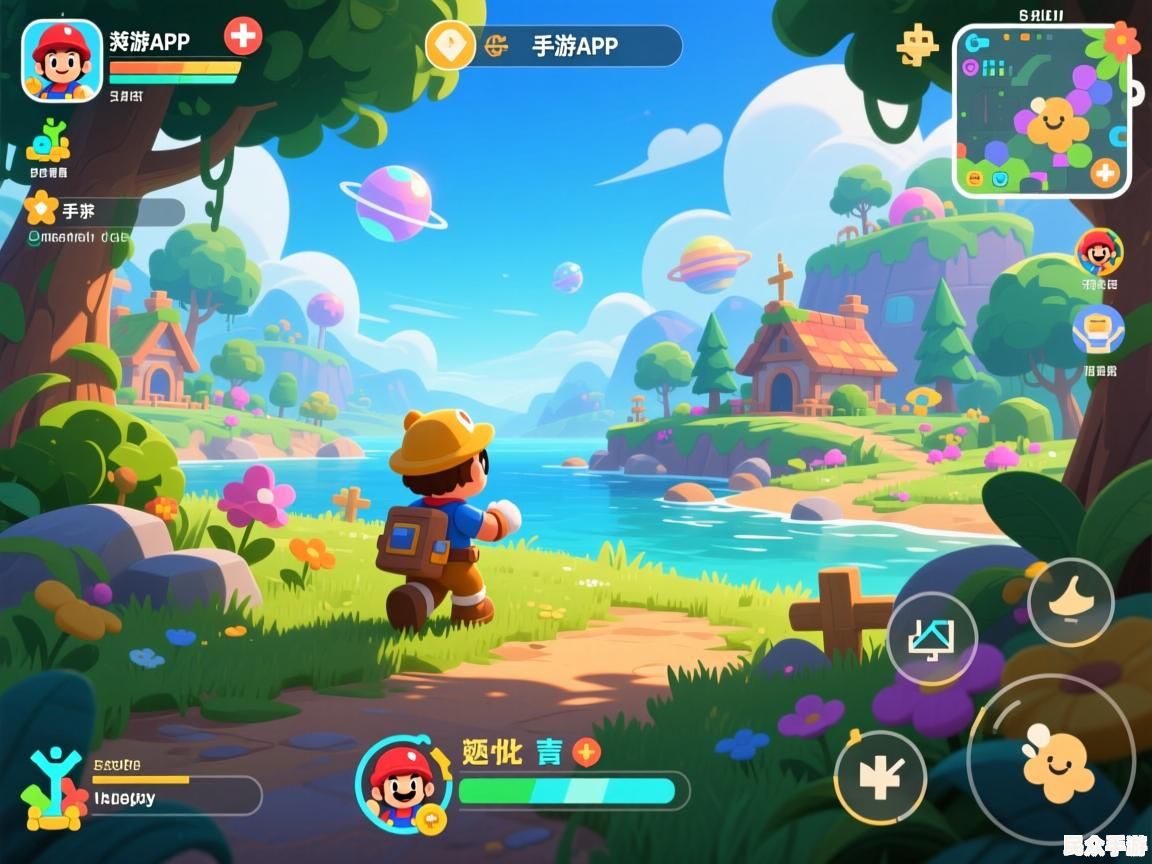Use the arrow burst skill button
Image resolution: width=1152 pixels, height=864 pixels.
tap(880, 778)
